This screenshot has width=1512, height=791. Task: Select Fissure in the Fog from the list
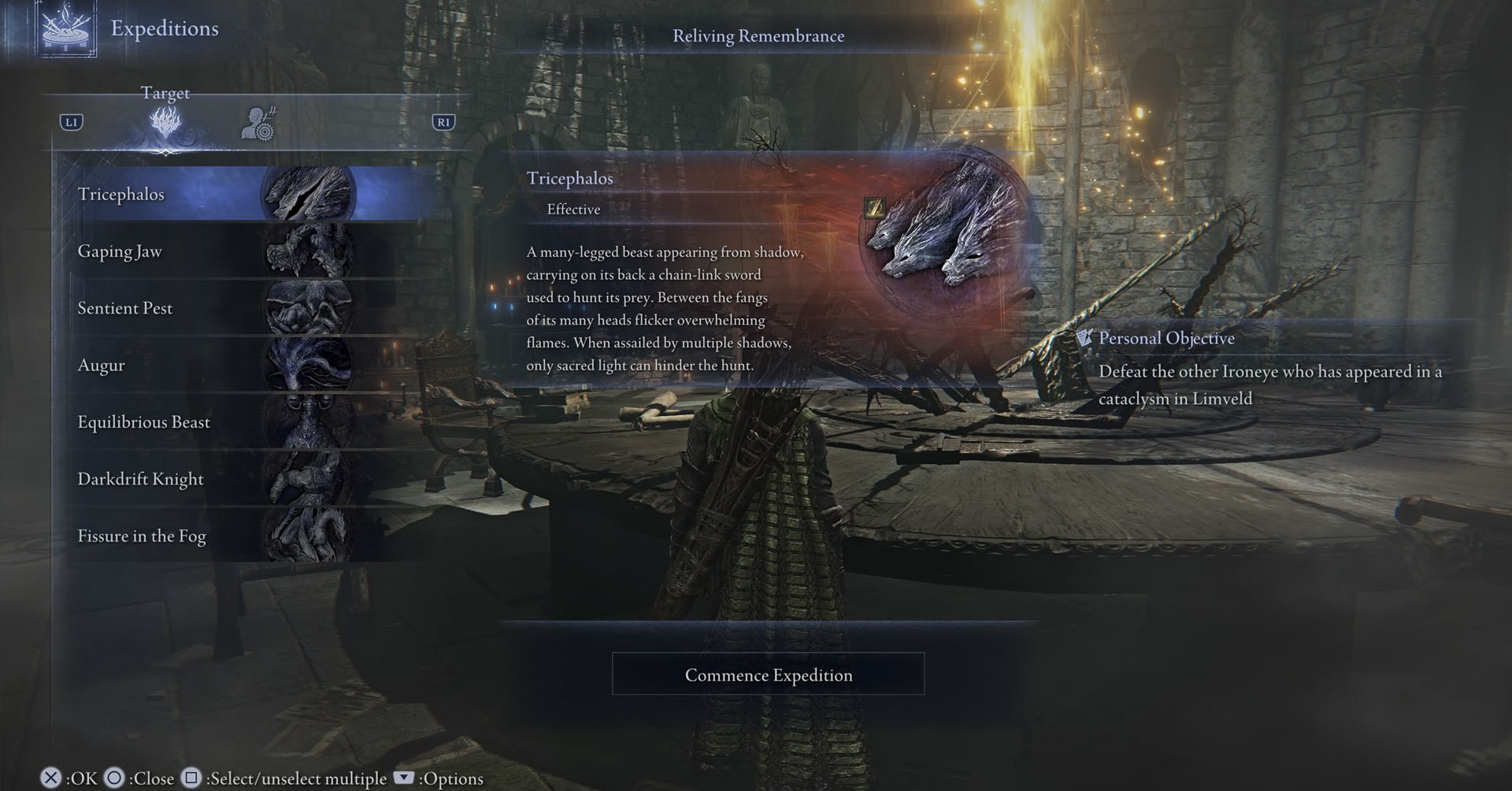click(142, 535)
